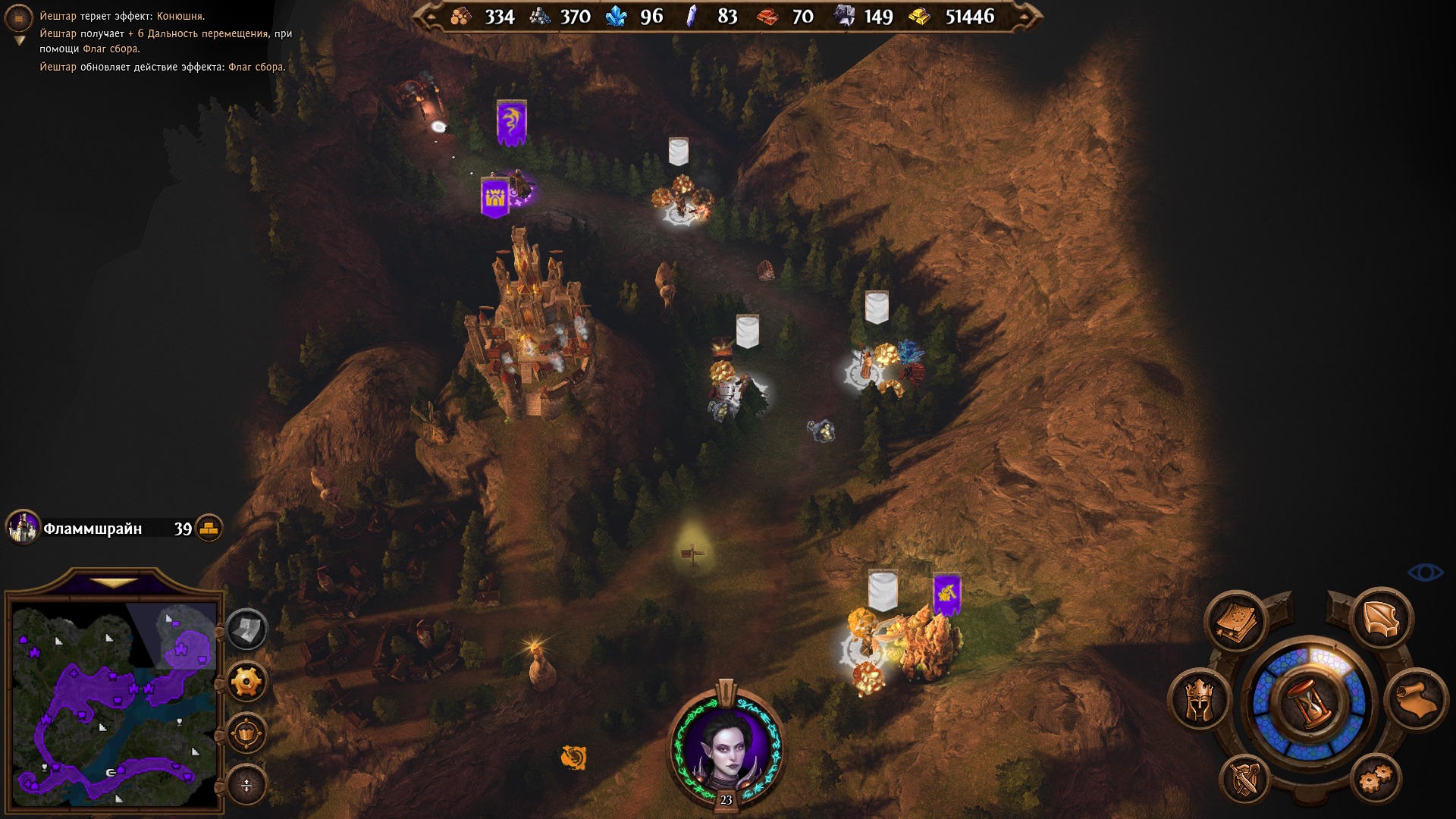Image resolution: width=1456 pixels, height=819 pixels.
Task: Select the town Фламмшрайн in the list
Action: point(93,529)
